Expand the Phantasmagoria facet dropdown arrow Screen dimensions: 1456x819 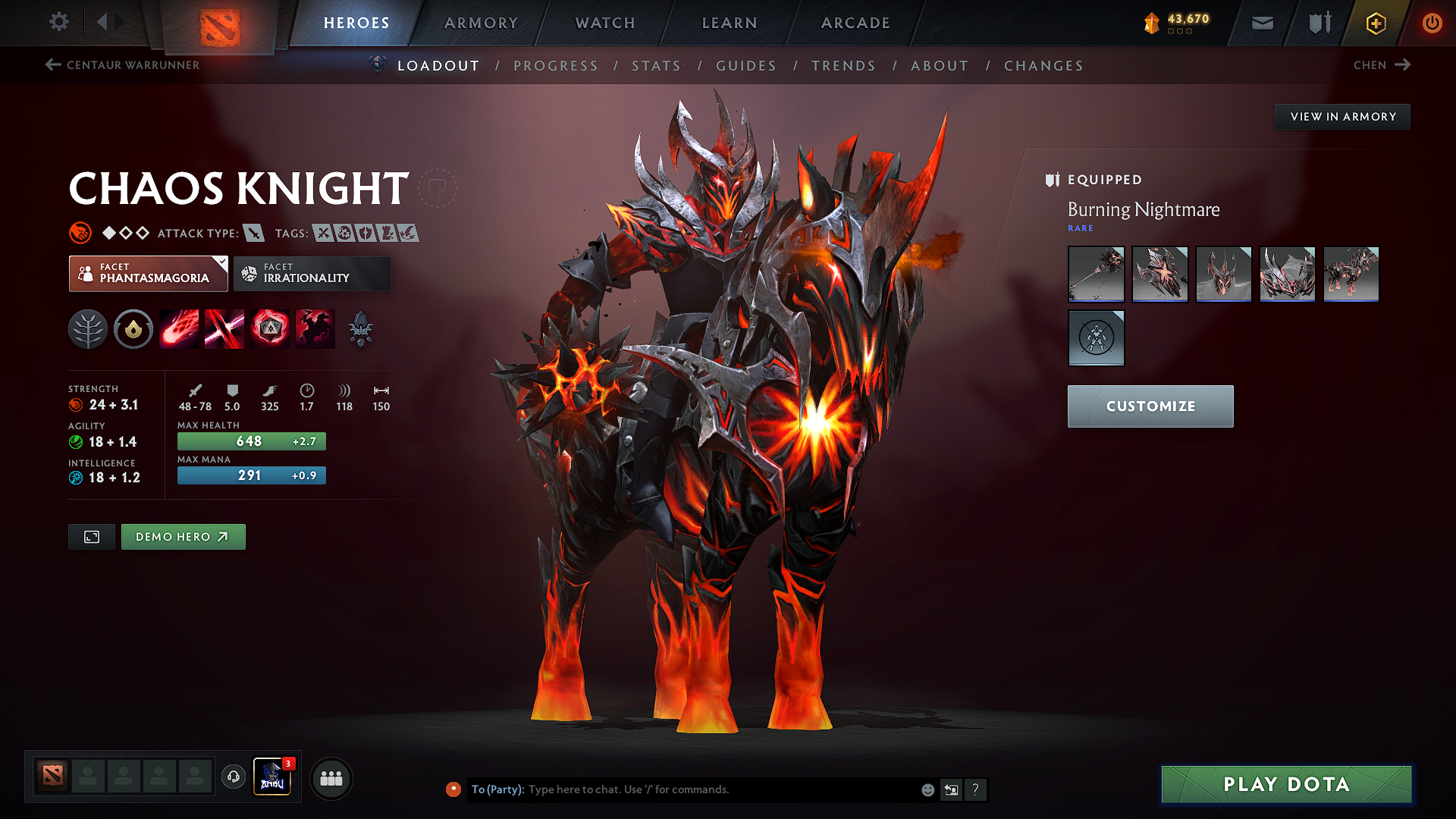(221, 263)
